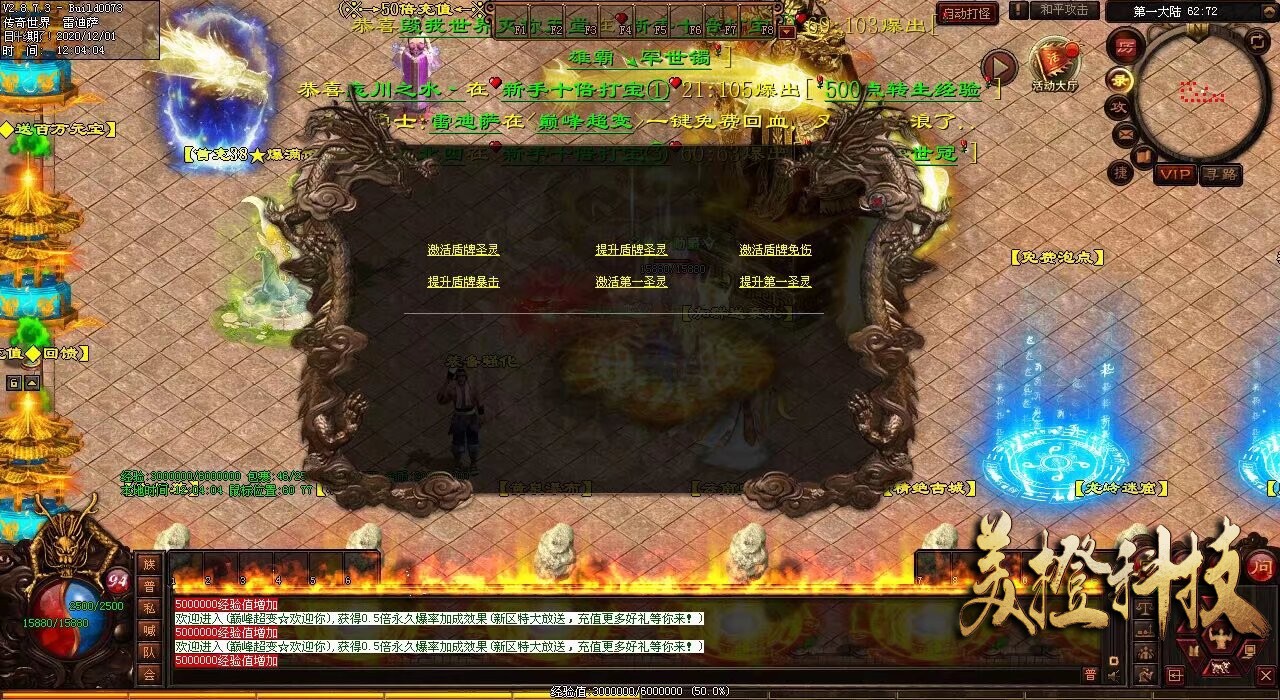Select the 激活盾牌圣灵 dialog option
This screenshot has height=700, width=1280.
pyautogui.click(x=463, y=250)
